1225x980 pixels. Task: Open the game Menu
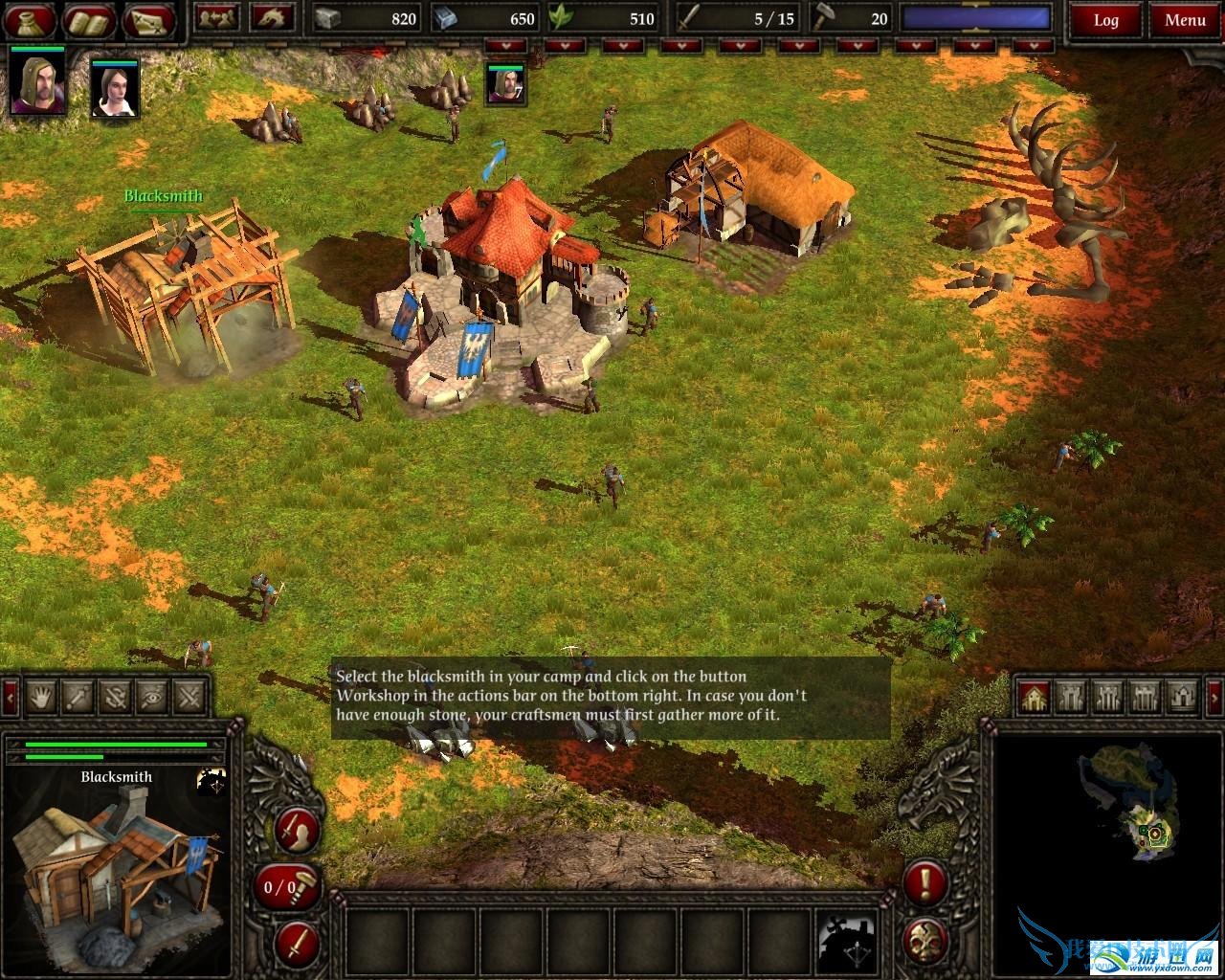pos(1185,20)
